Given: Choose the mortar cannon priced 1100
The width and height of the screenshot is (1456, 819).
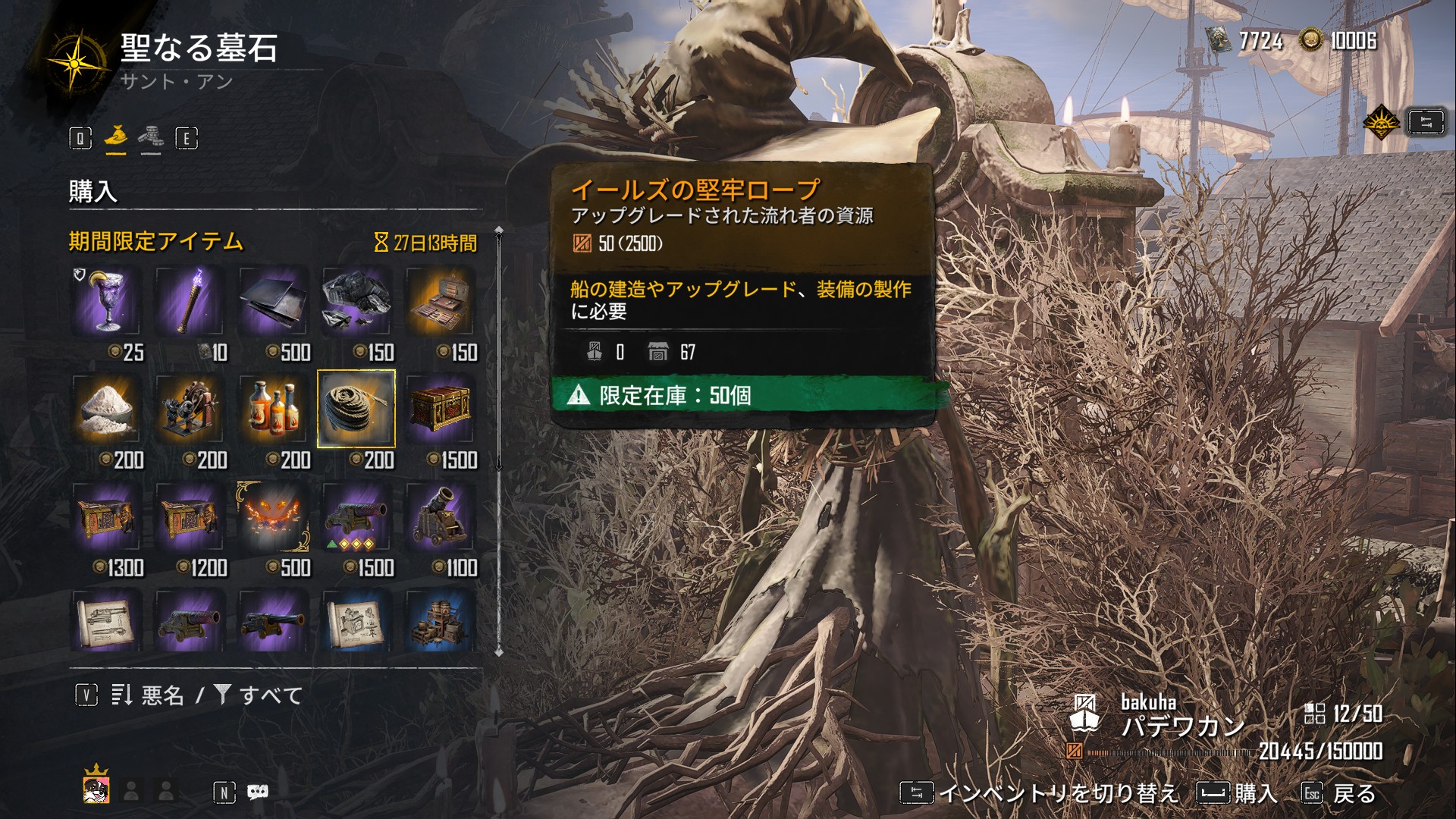Looking at the screenshot, I should pyautogui.click(x=440, y=517).
